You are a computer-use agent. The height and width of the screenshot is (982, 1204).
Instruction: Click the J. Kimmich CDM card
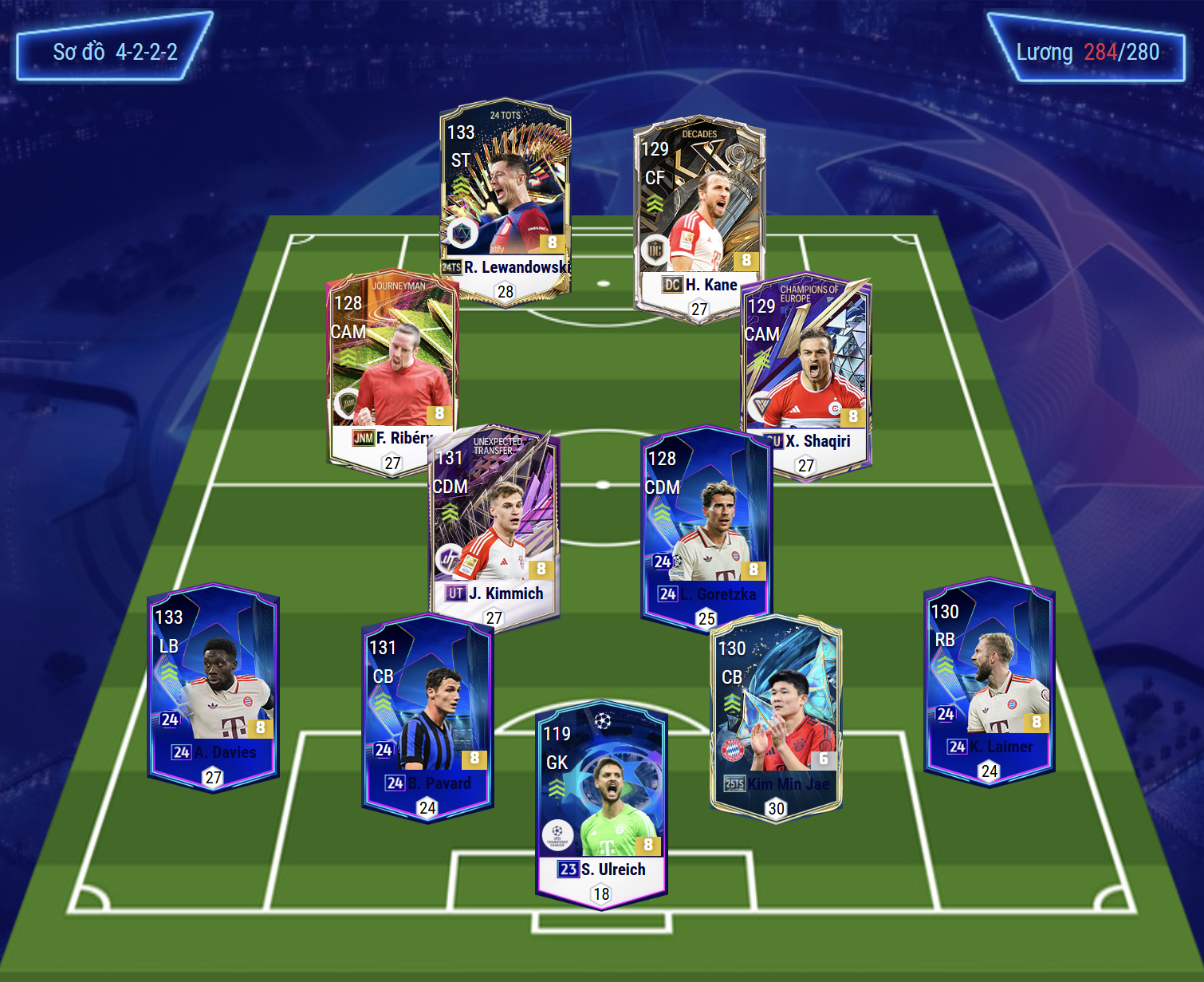point(494,526)
